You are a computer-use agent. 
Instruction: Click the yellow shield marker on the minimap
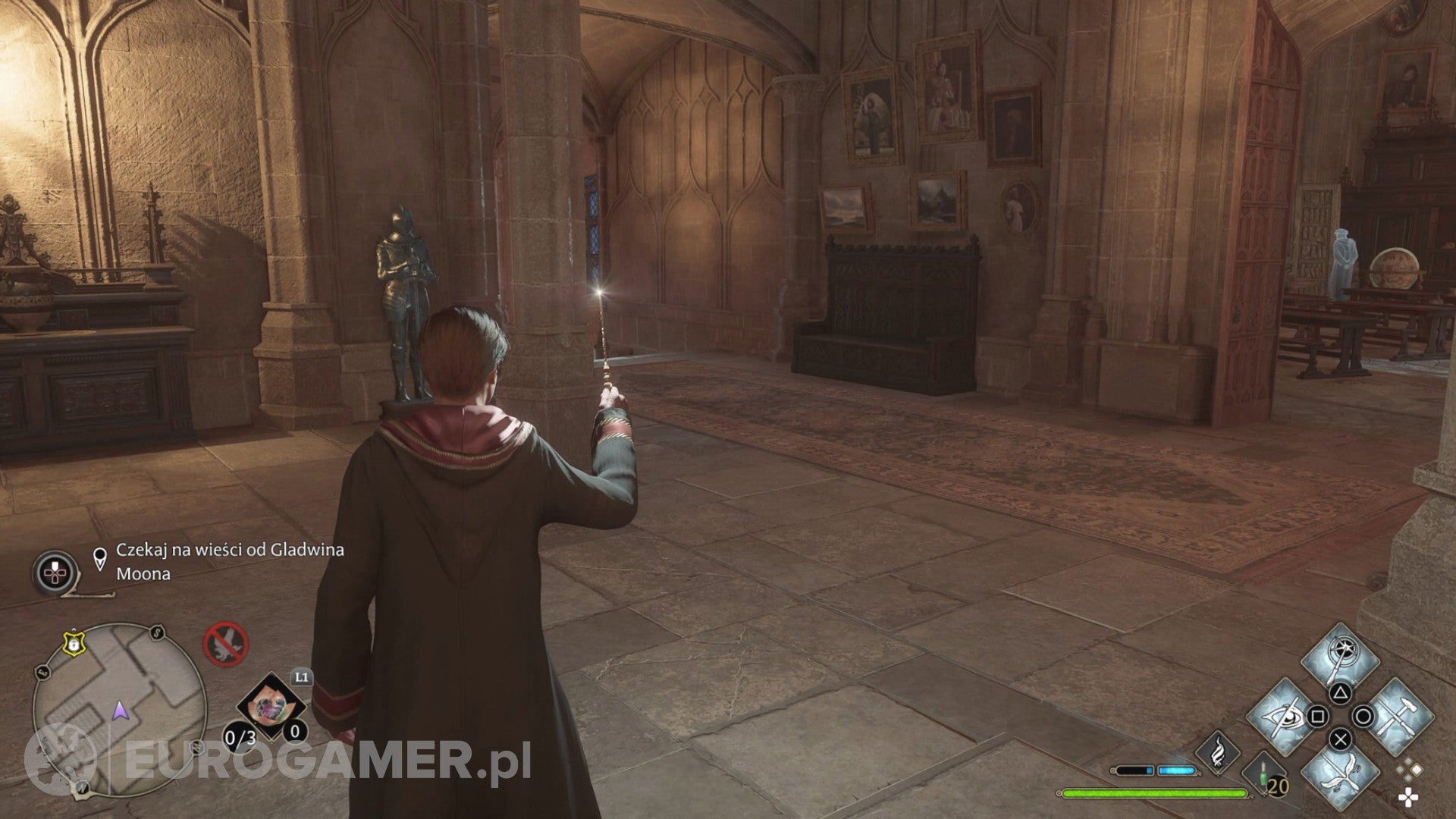coord(74,643)
